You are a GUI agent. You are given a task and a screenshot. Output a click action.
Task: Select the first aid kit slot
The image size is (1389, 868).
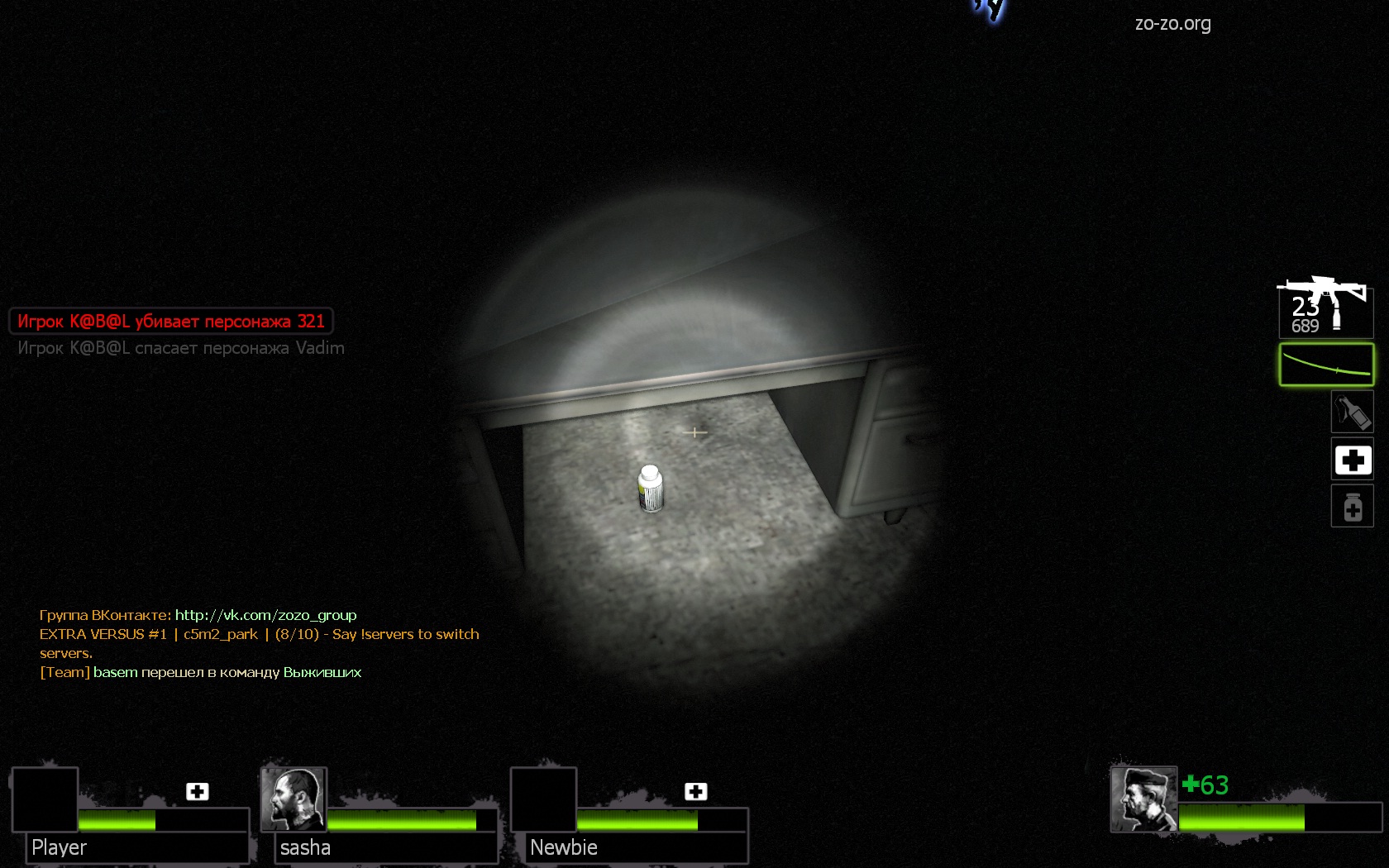pyautogui.click(x=1352, y=460)
